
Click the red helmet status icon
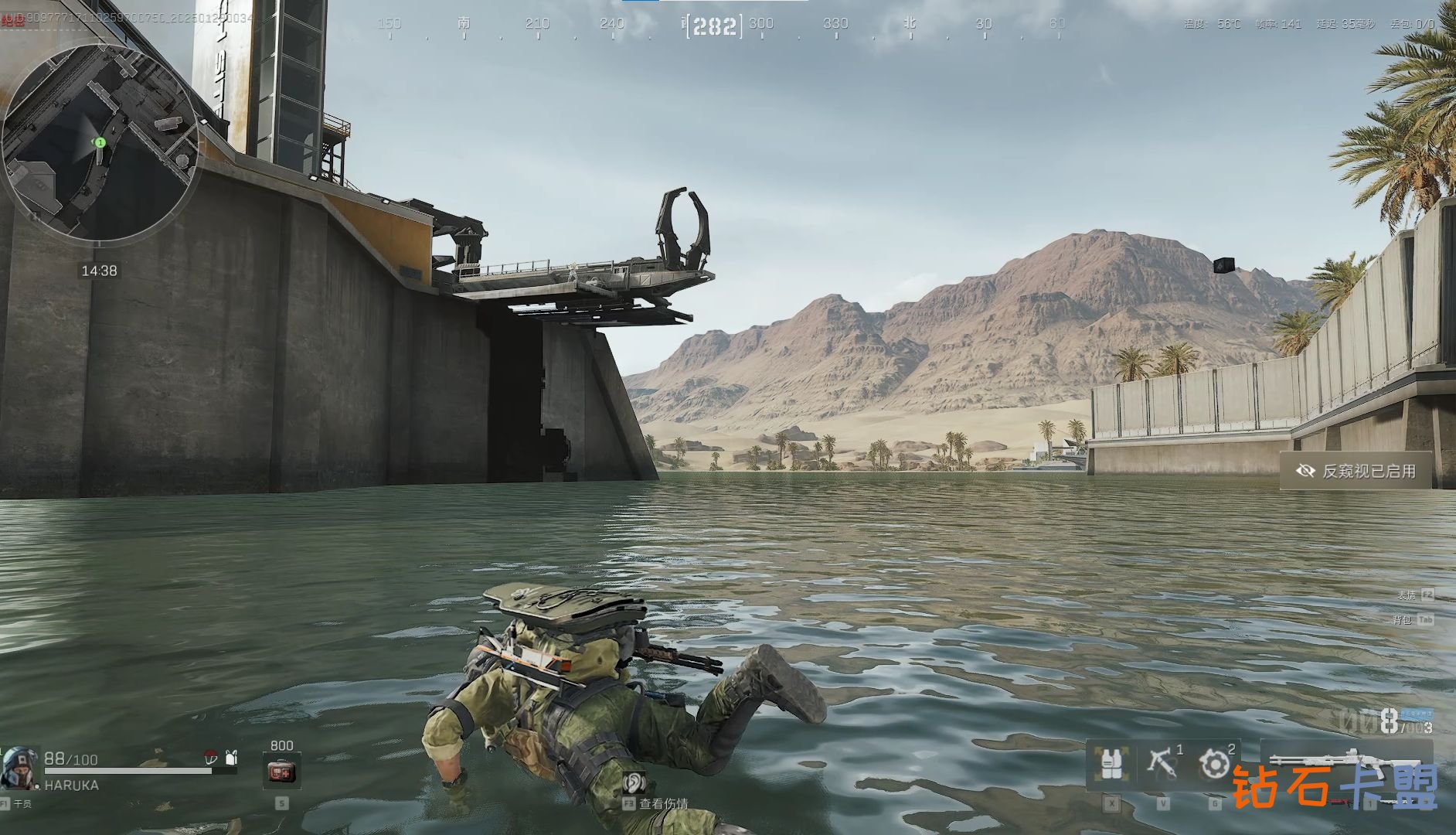click(210, 758)
